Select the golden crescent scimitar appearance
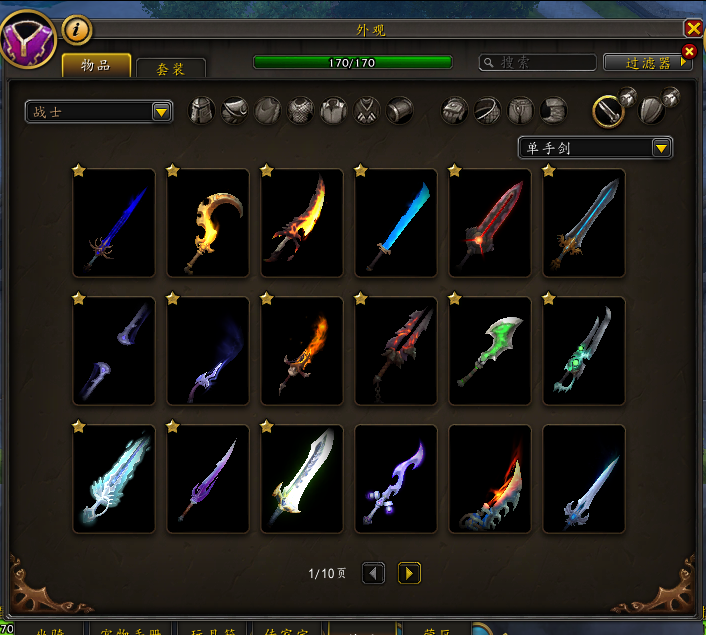This screenshot has width=706, height=635. point(208,223)
